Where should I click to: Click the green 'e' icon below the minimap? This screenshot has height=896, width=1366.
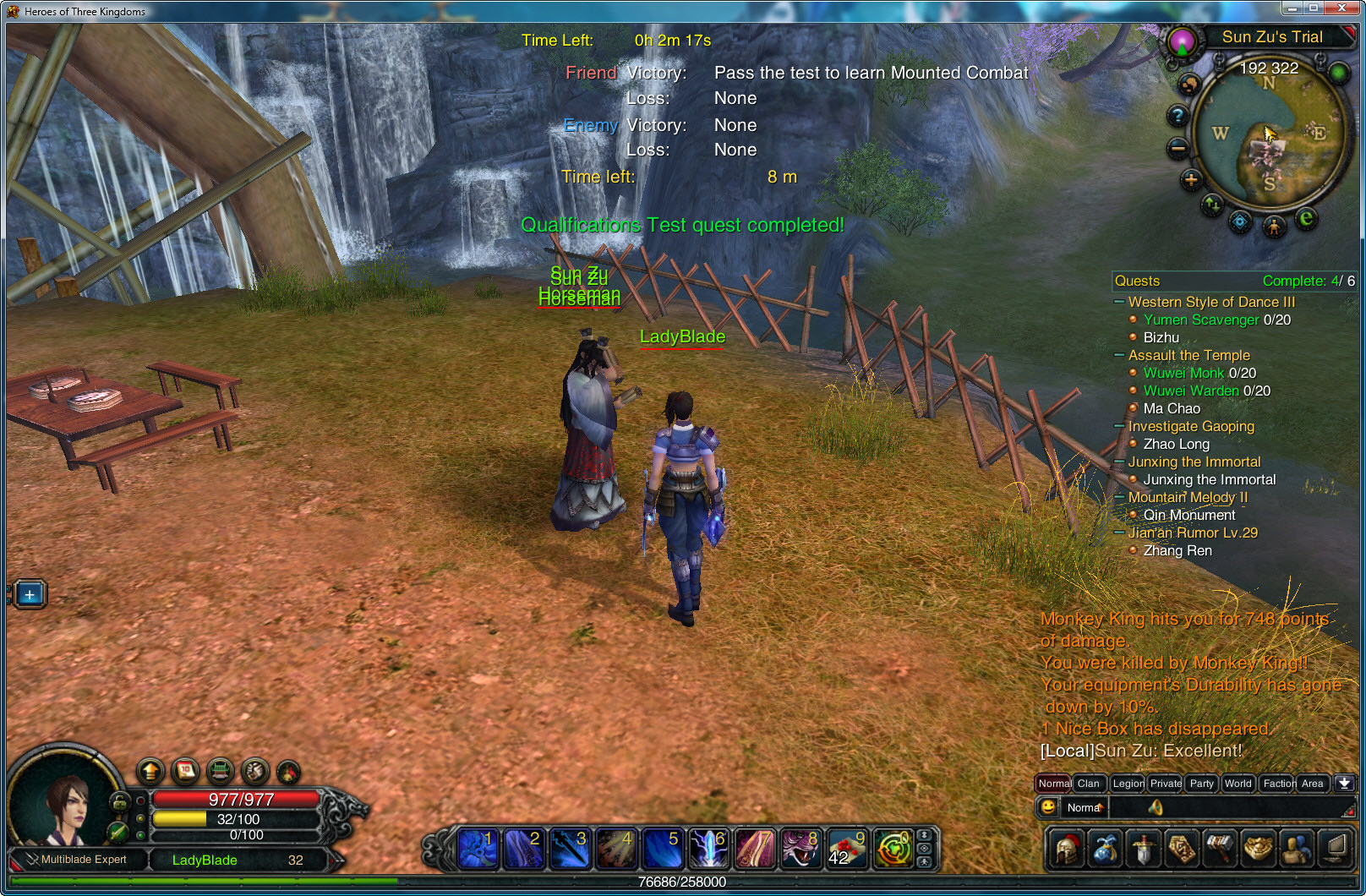(x=1306, y=219)
